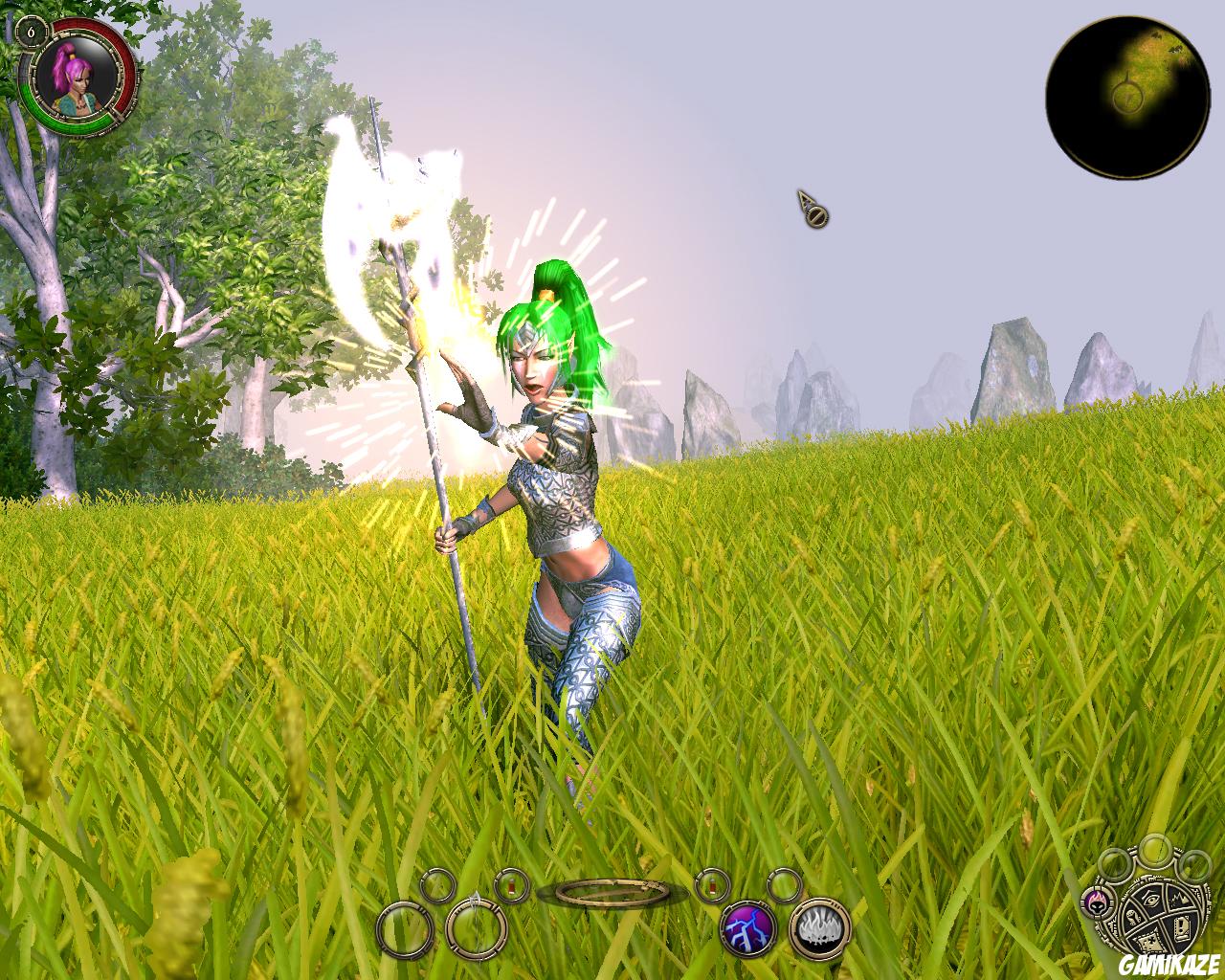Viewport: 1225px width, 980px height.
Task: Use the left health potion quick slot
Action: [x=511, y=887]
